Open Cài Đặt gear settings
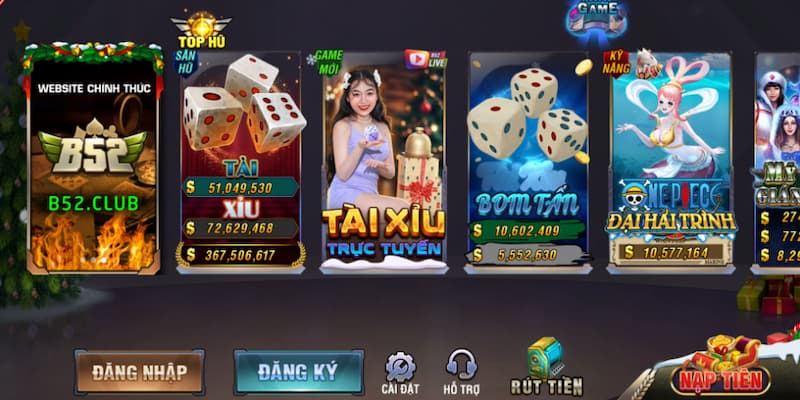 pos(400,372)
